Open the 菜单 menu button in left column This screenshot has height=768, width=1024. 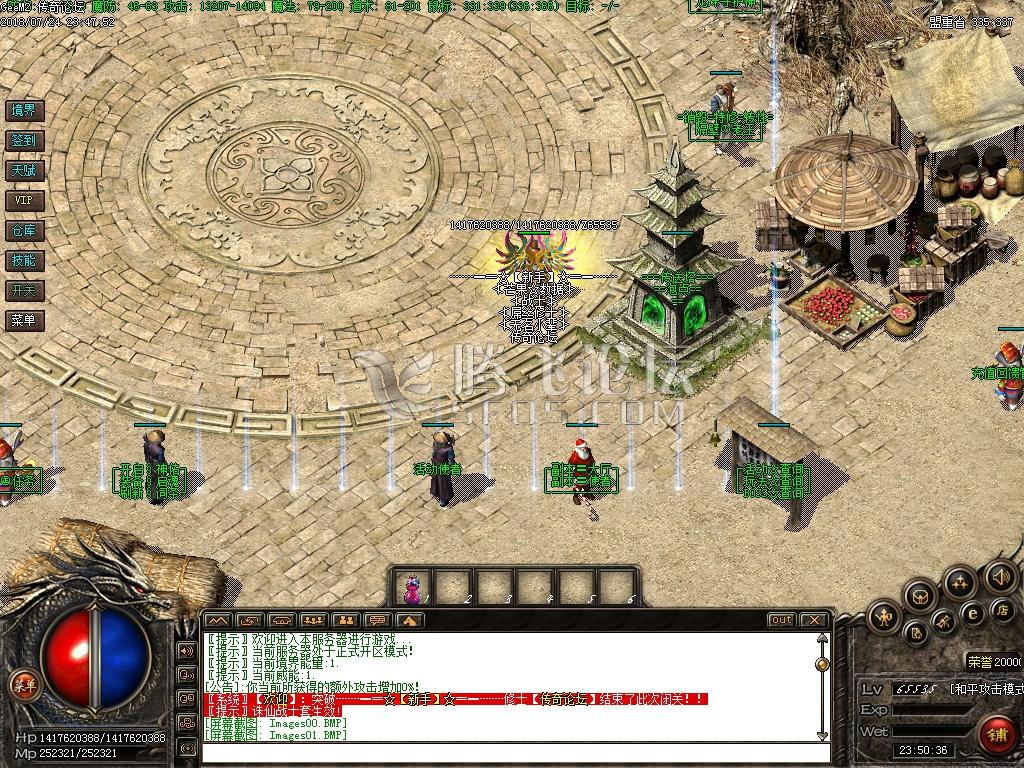(23, 321)
